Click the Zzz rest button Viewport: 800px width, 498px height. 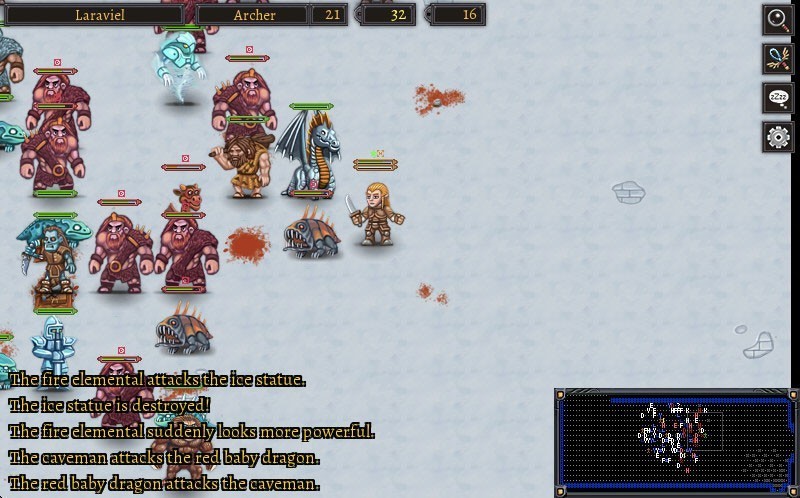pos(777,97)
